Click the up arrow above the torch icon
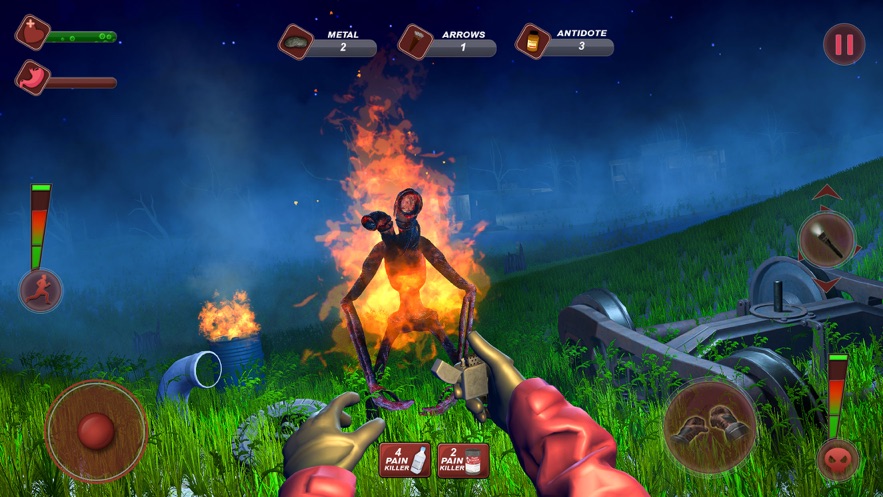883x497 pixels. (x=826, y=192)
